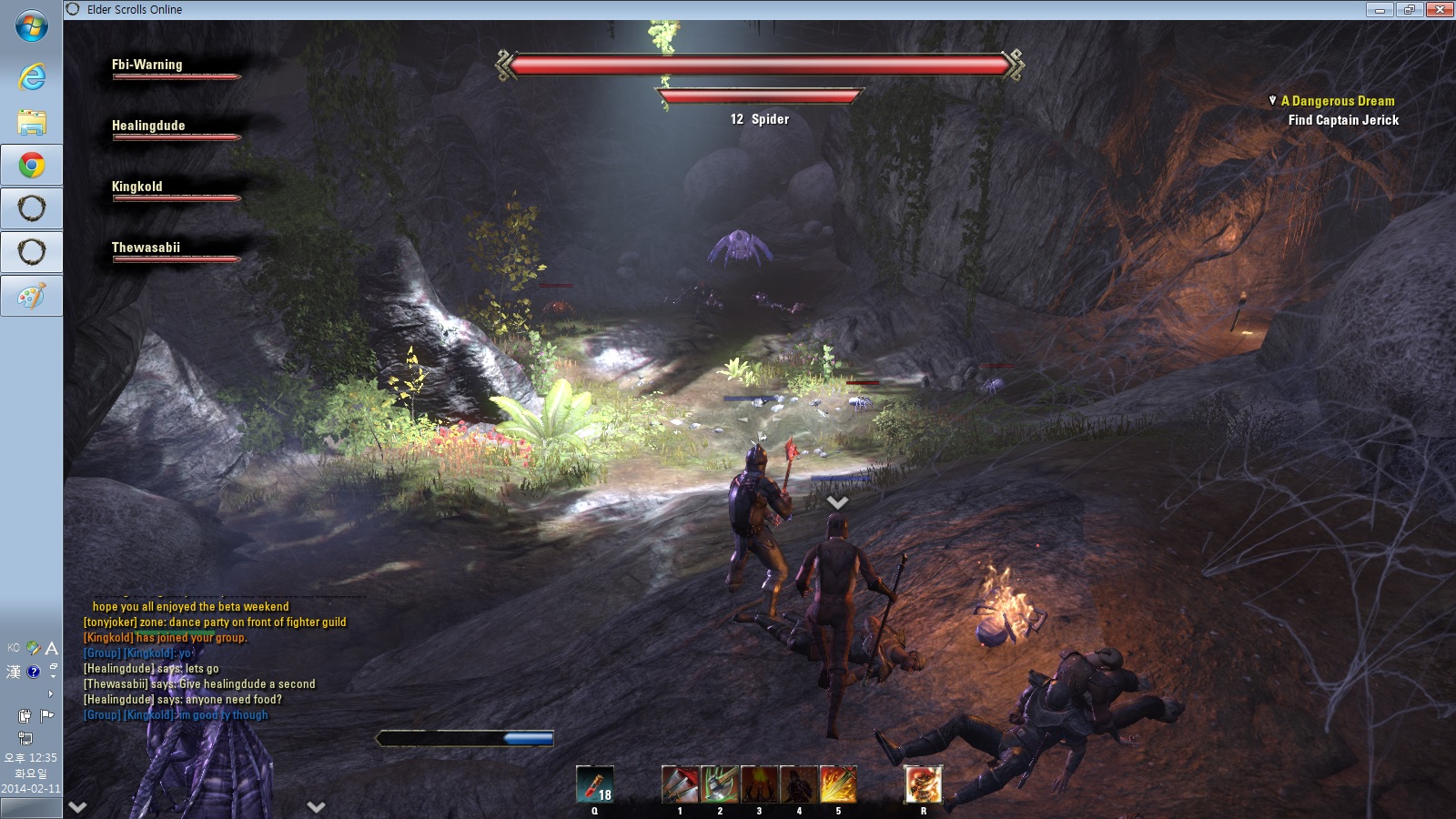This screenshot has height=819, width=1456.
Task: Close the Elder Scrolls Online window
Action: pos(1440,10)
